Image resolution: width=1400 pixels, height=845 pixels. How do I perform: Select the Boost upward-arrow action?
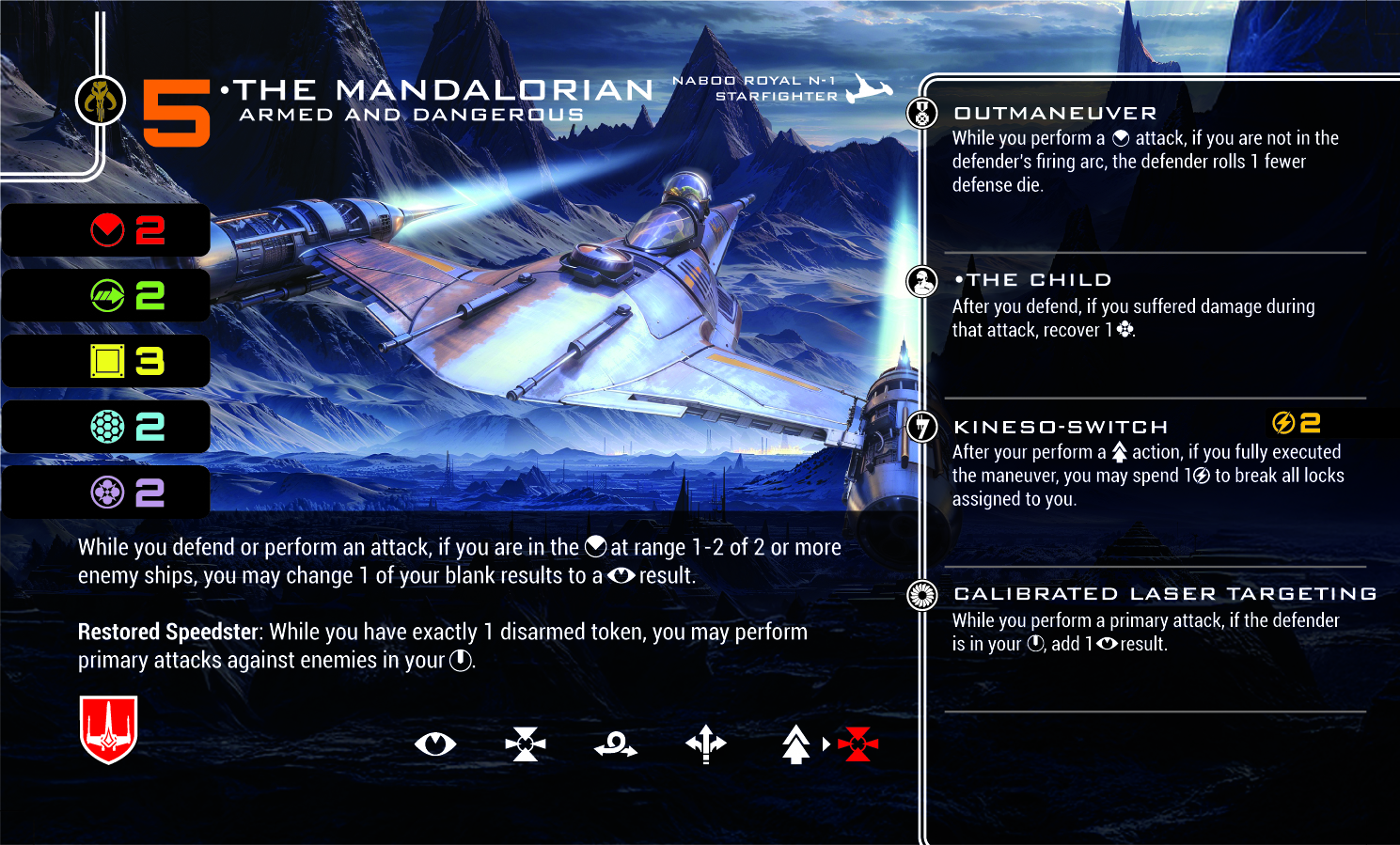click(x=795, y=744)
